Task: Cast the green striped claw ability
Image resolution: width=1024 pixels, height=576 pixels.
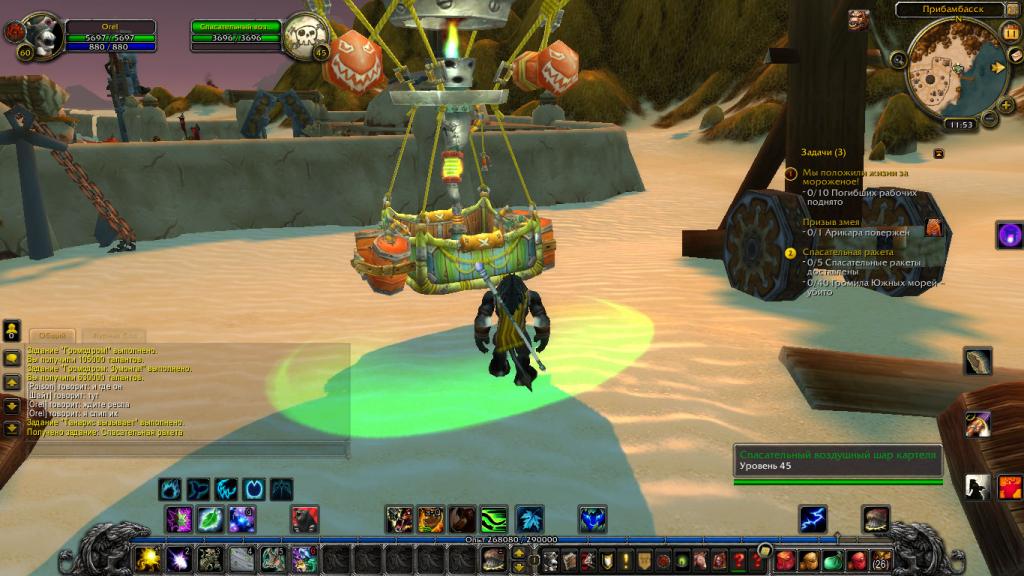Action: pyautogui.click(x=494, y=519)
